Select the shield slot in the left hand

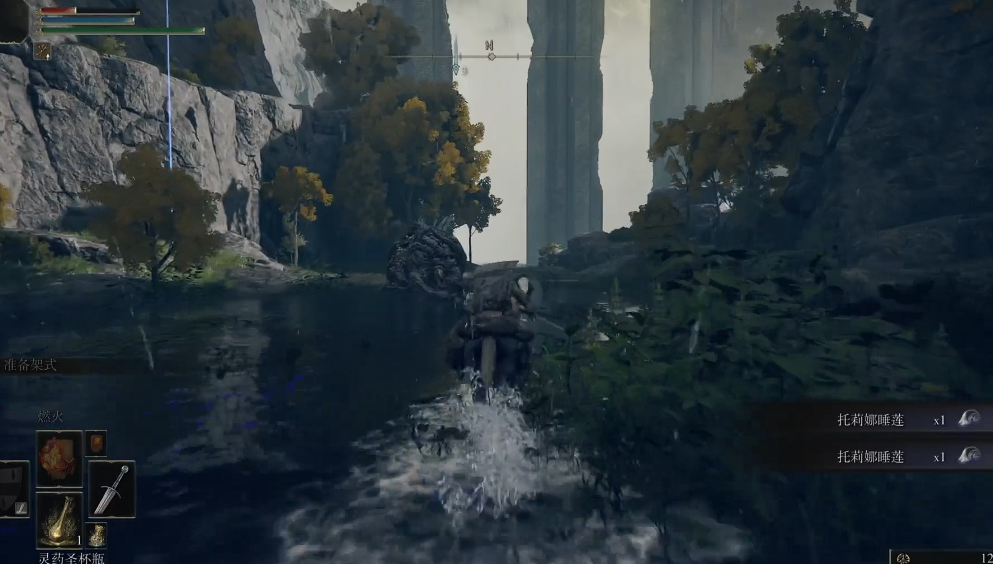coord(13,489)
